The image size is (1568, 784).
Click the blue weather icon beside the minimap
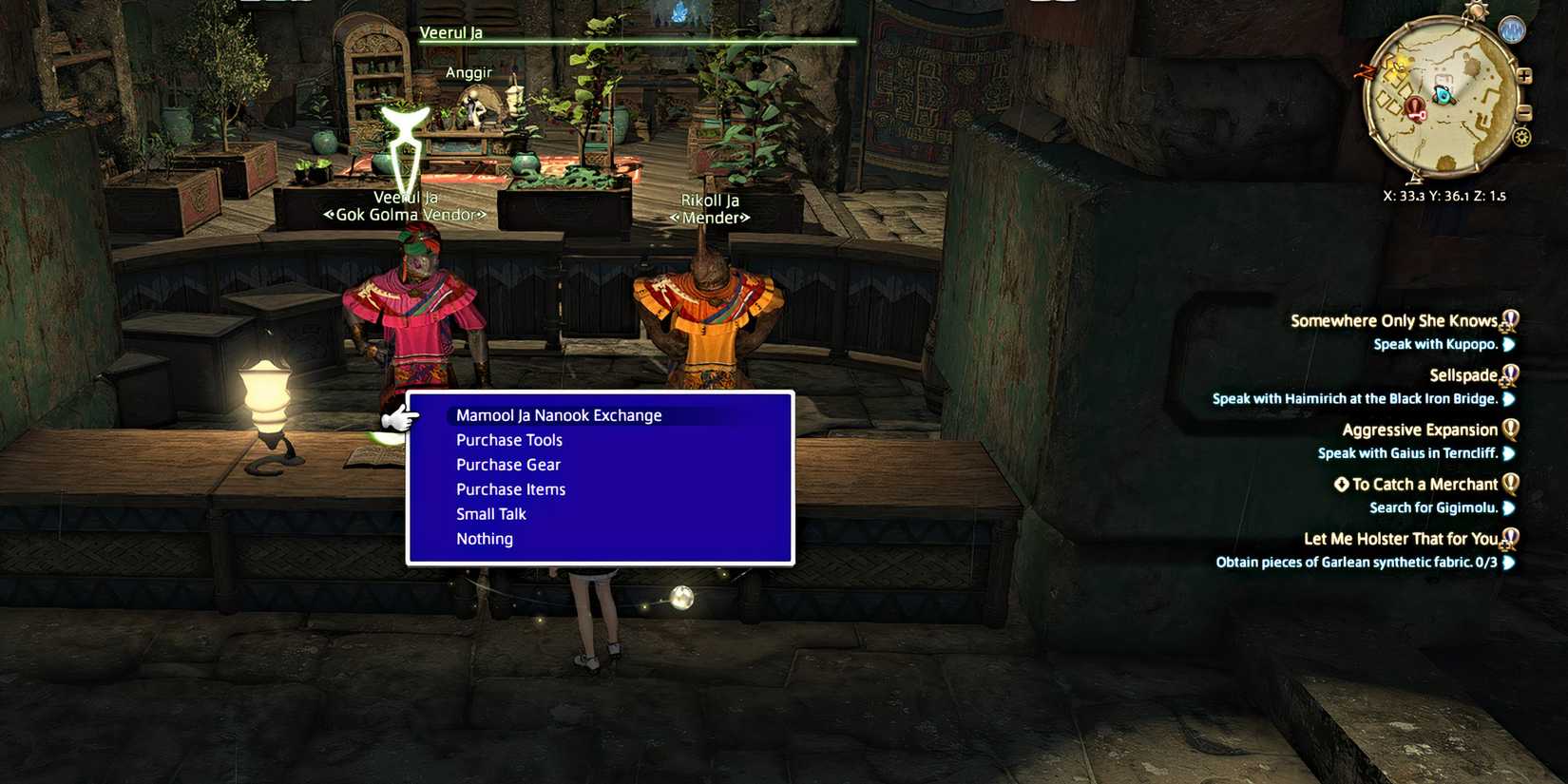point(1512,29)
